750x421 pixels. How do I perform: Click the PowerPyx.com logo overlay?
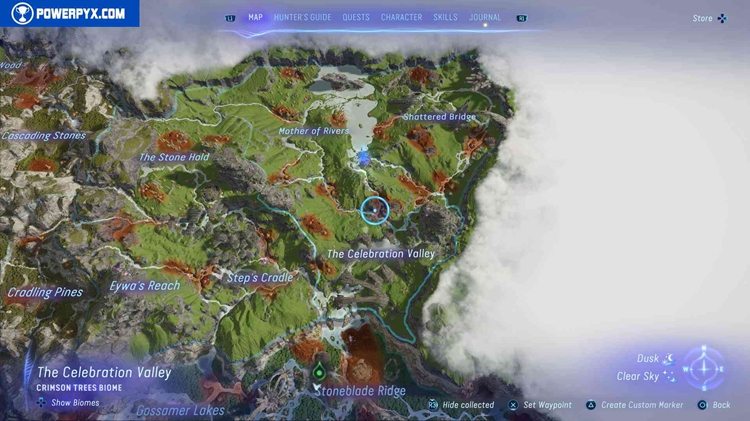(70, 13)
